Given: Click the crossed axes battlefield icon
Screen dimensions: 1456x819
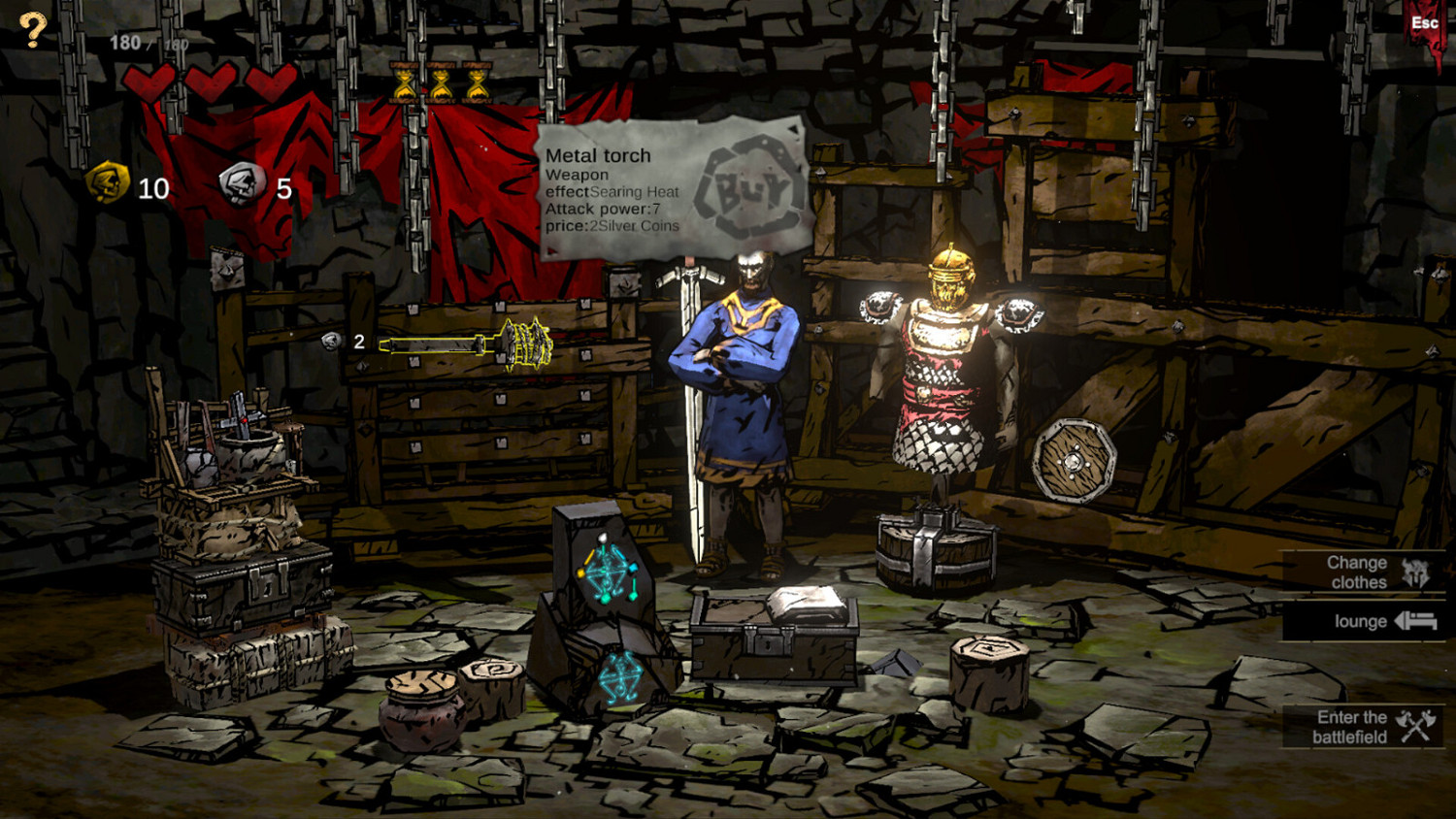Looking at the screenshot, I should point(1415,726).
